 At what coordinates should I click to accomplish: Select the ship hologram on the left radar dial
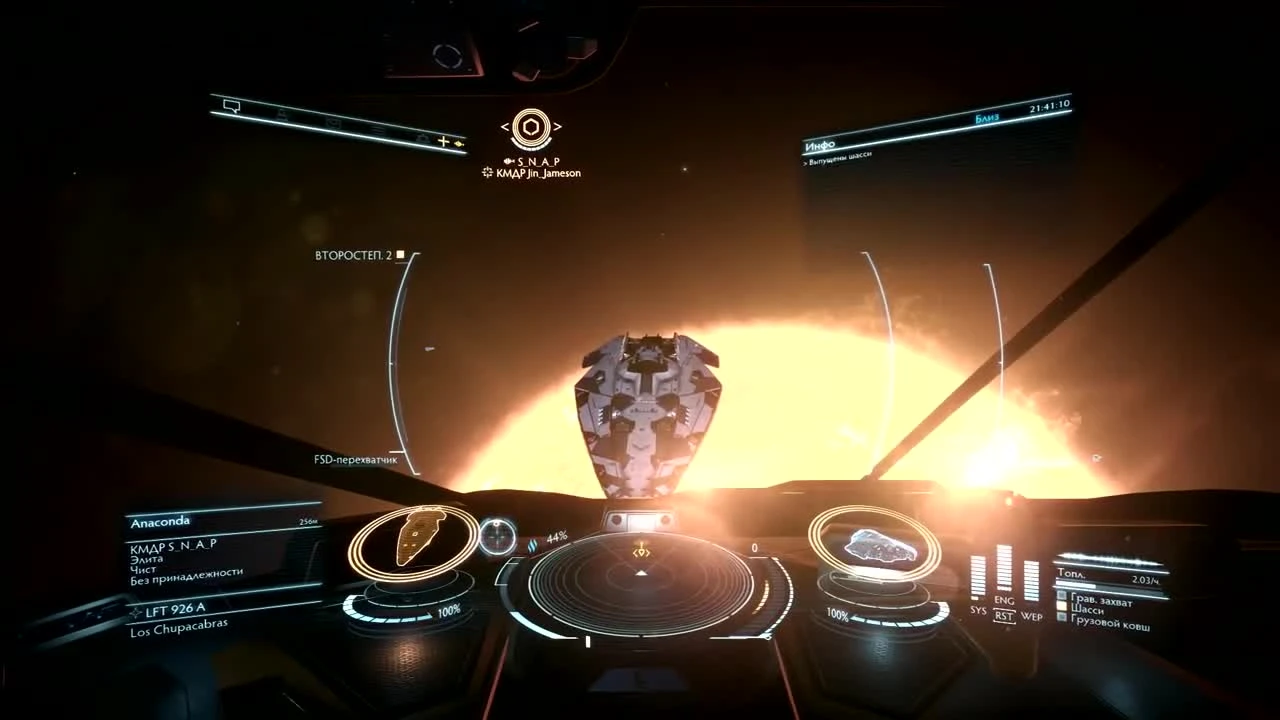(x=418, y=537)
